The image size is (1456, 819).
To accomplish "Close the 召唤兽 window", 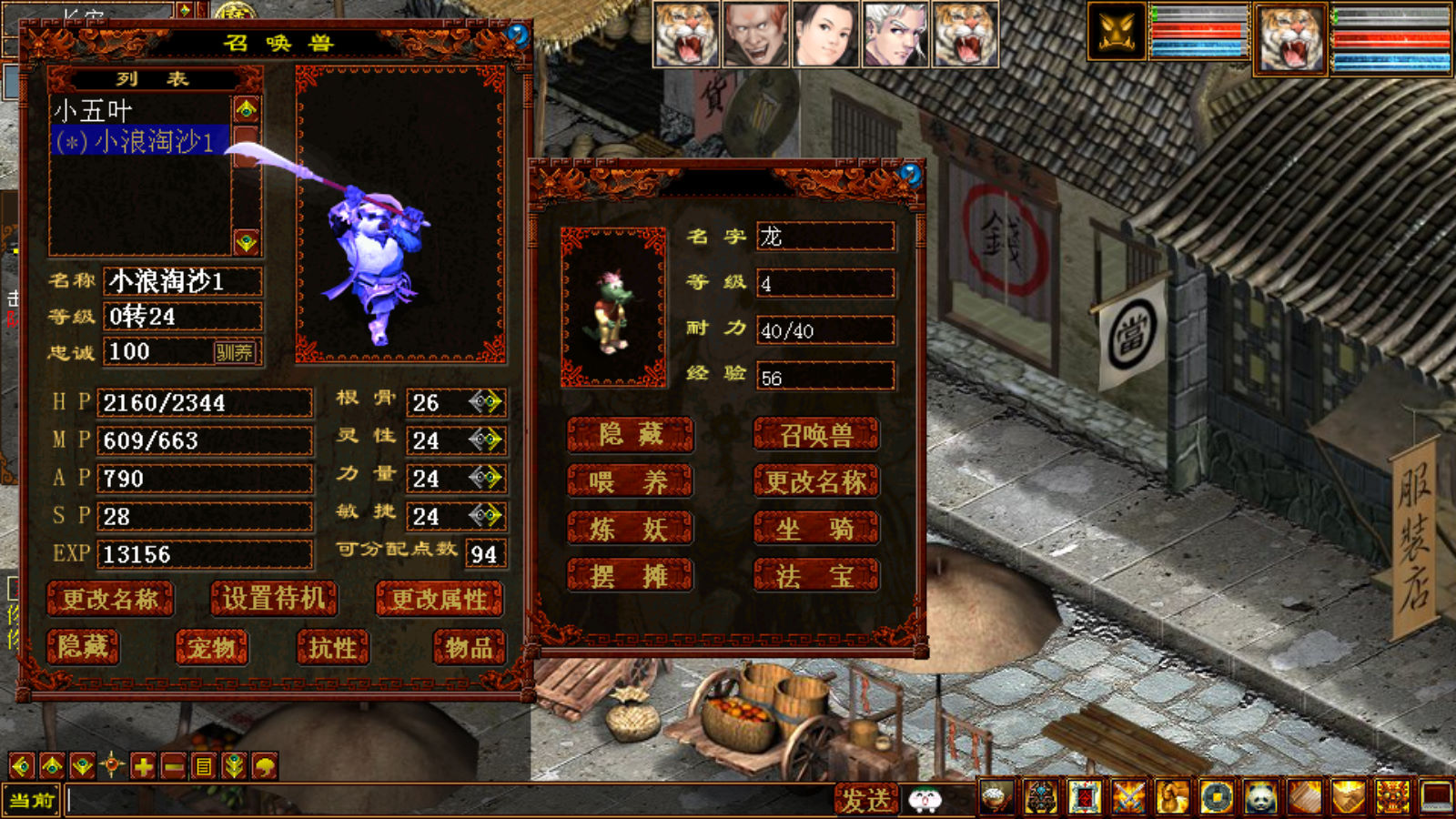I will tap(518, 35).
